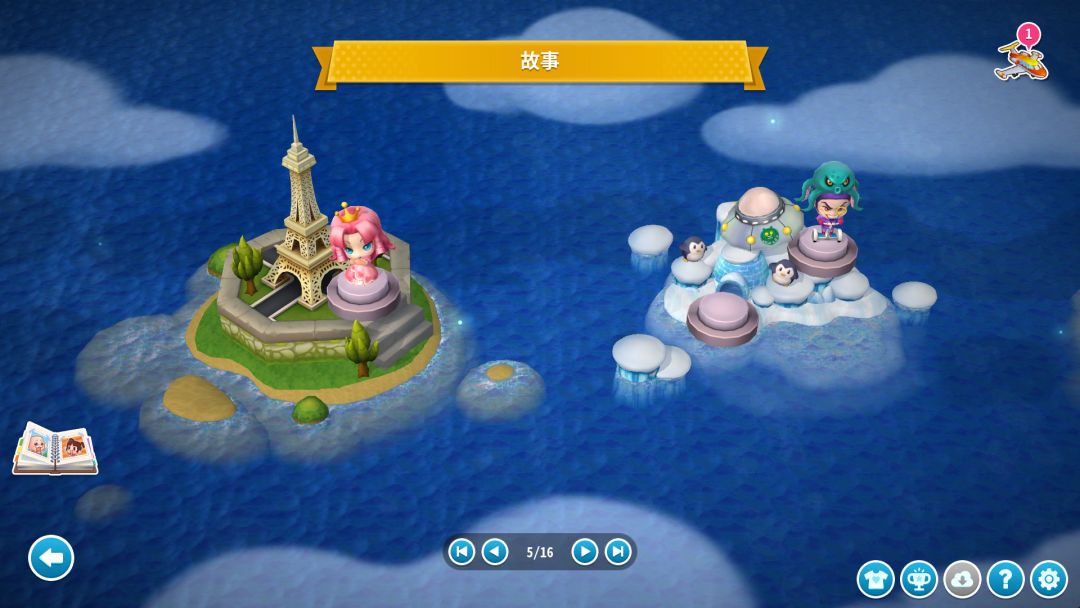Image resolution: width=1080 pixels, height=608 pixels.
Task: Advance to the next story page
Action: (585, 552)
